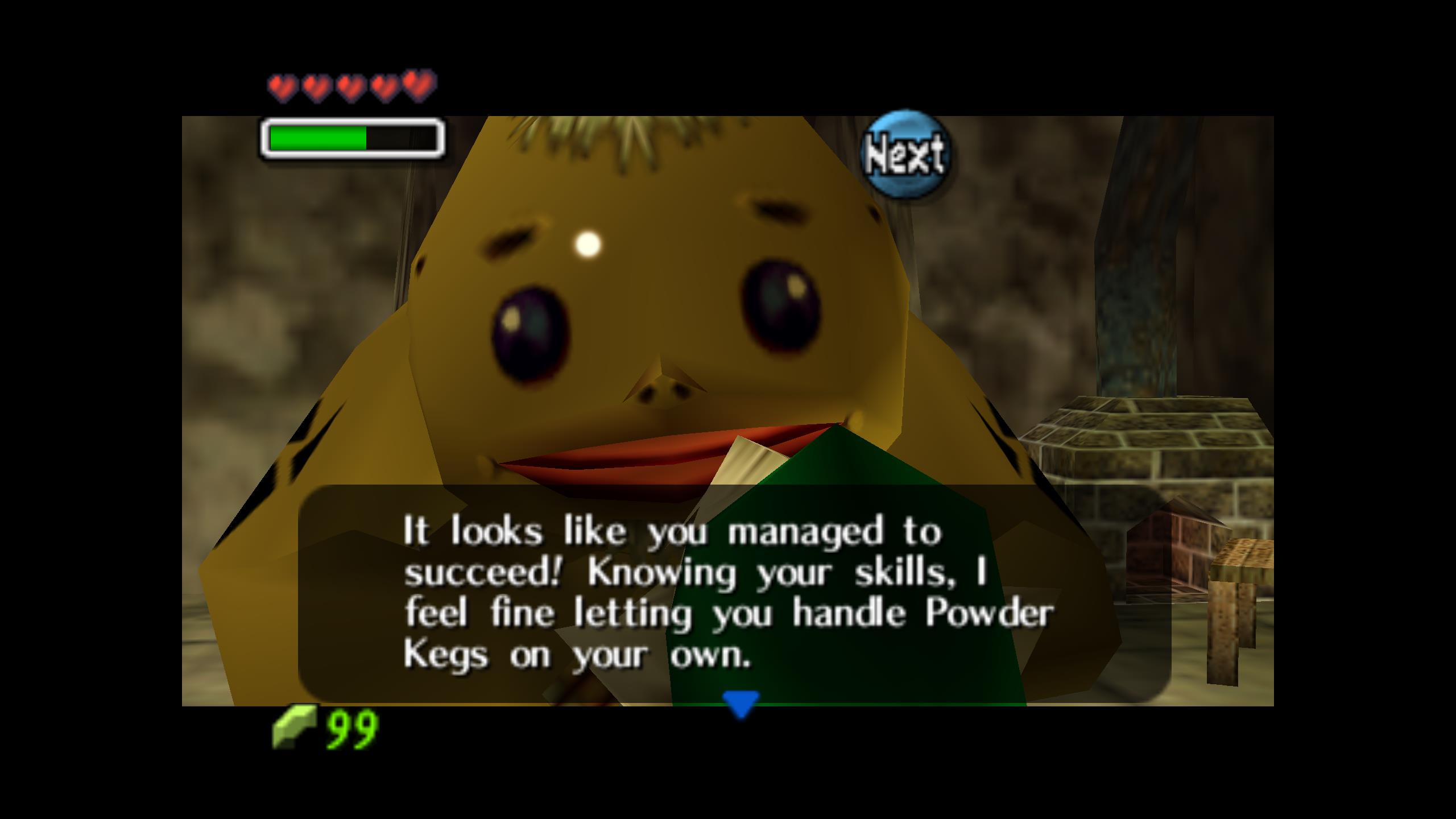
Task: Click the blue Next action button
Action: tap(905, 154)
